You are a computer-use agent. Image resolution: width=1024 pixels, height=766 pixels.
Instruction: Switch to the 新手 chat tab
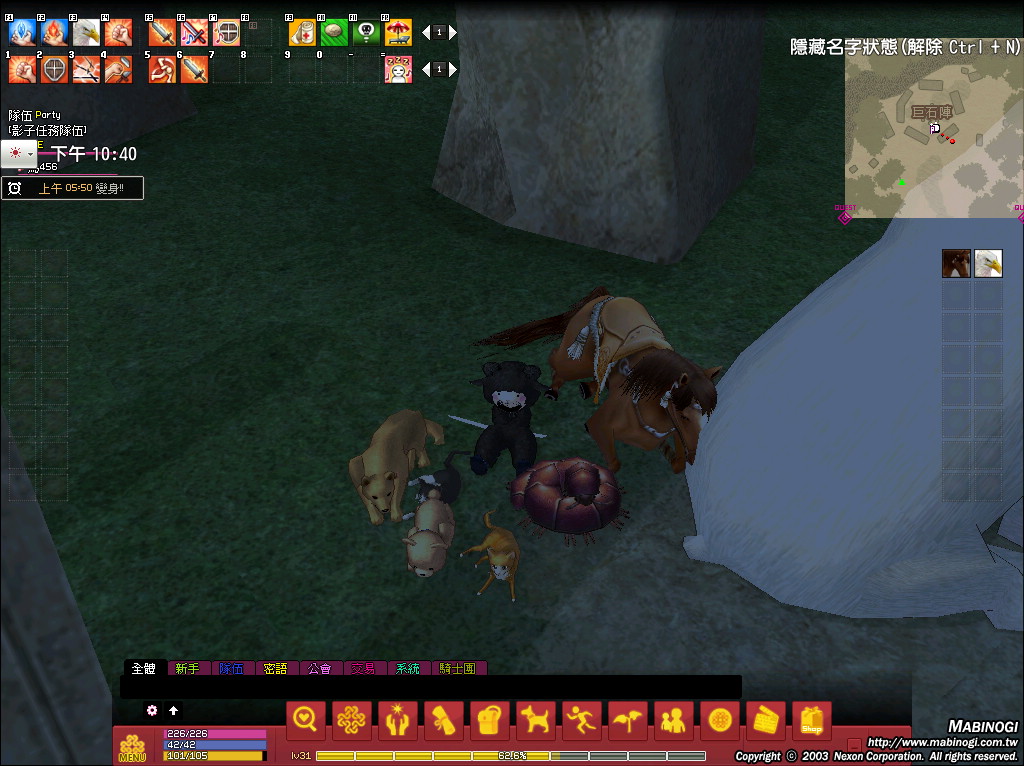click(187, 668)
